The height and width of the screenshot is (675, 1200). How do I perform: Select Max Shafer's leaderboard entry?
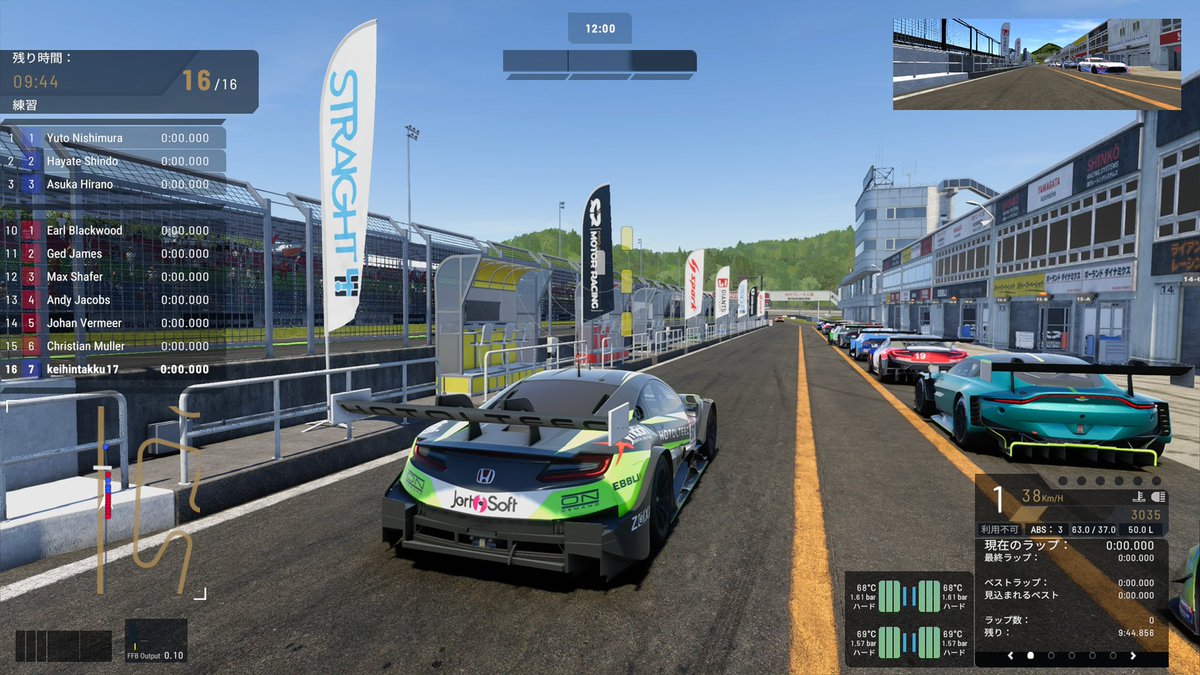tap(115, 277)
